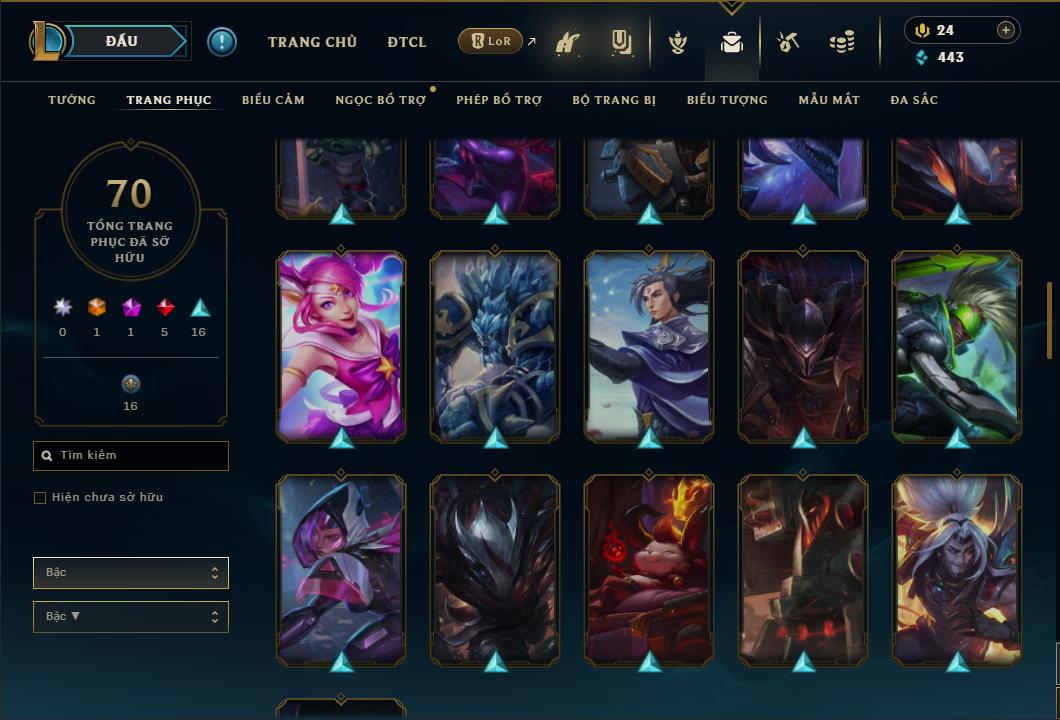Screen dimensions: 1060x720
Task: Open the TRANG CHỦ home page
Action: [312, 42]
